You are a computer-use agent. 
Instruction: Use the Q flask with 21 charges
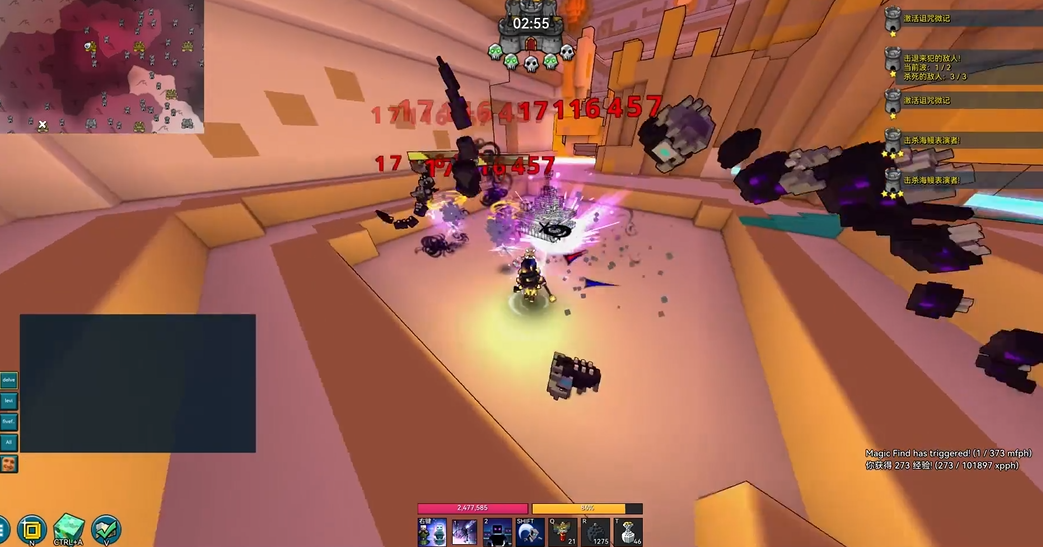coord(562,532)
